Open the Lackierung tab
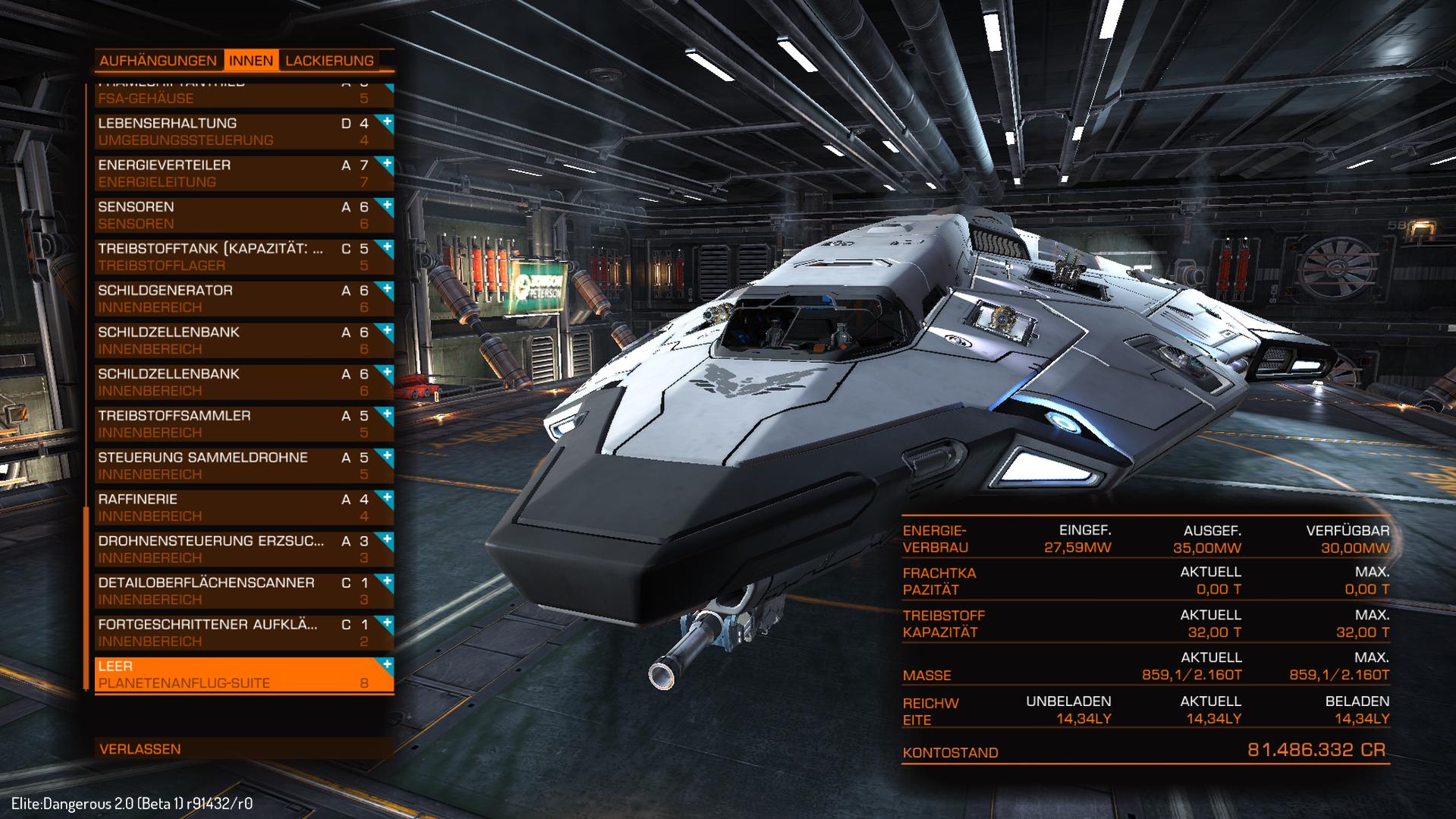1456x819 pixels. (x=329, y=61)
